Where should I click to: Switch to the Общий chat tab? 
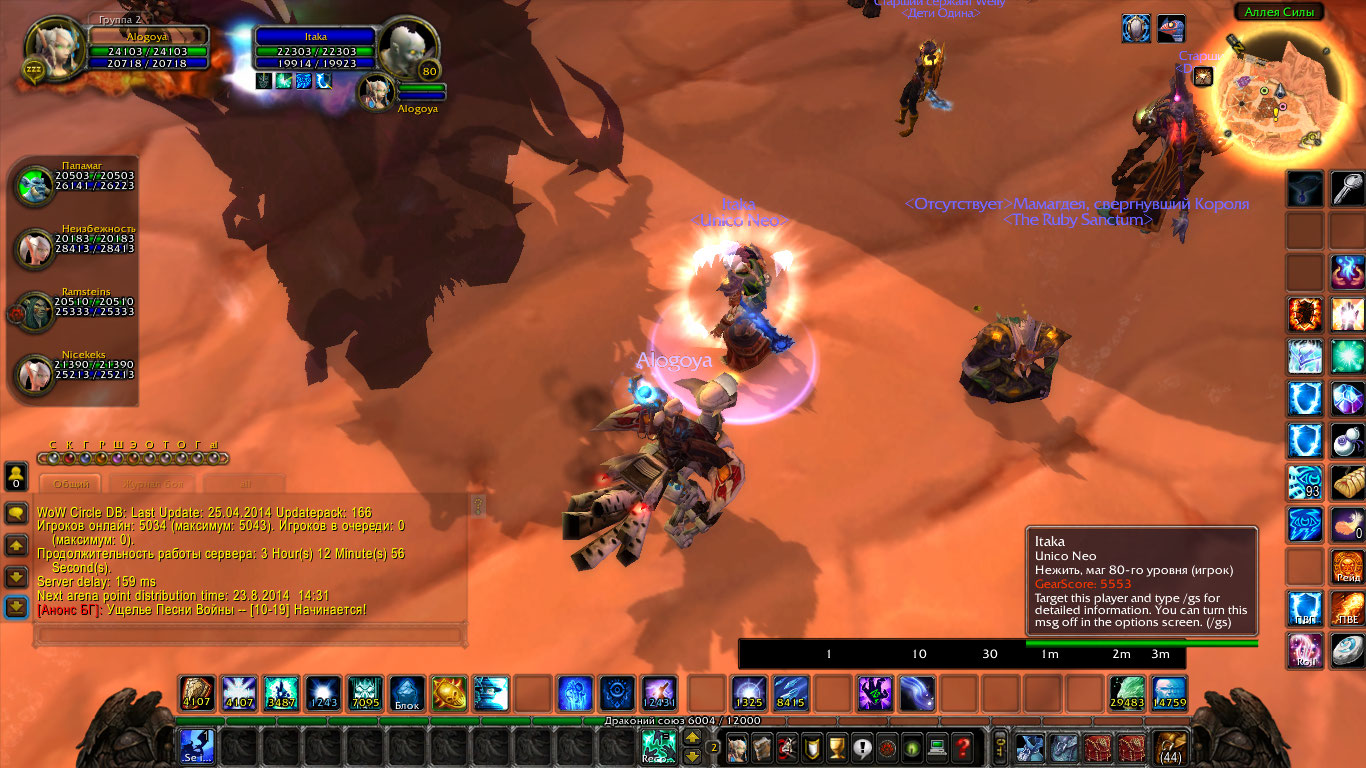pos(72,483)
